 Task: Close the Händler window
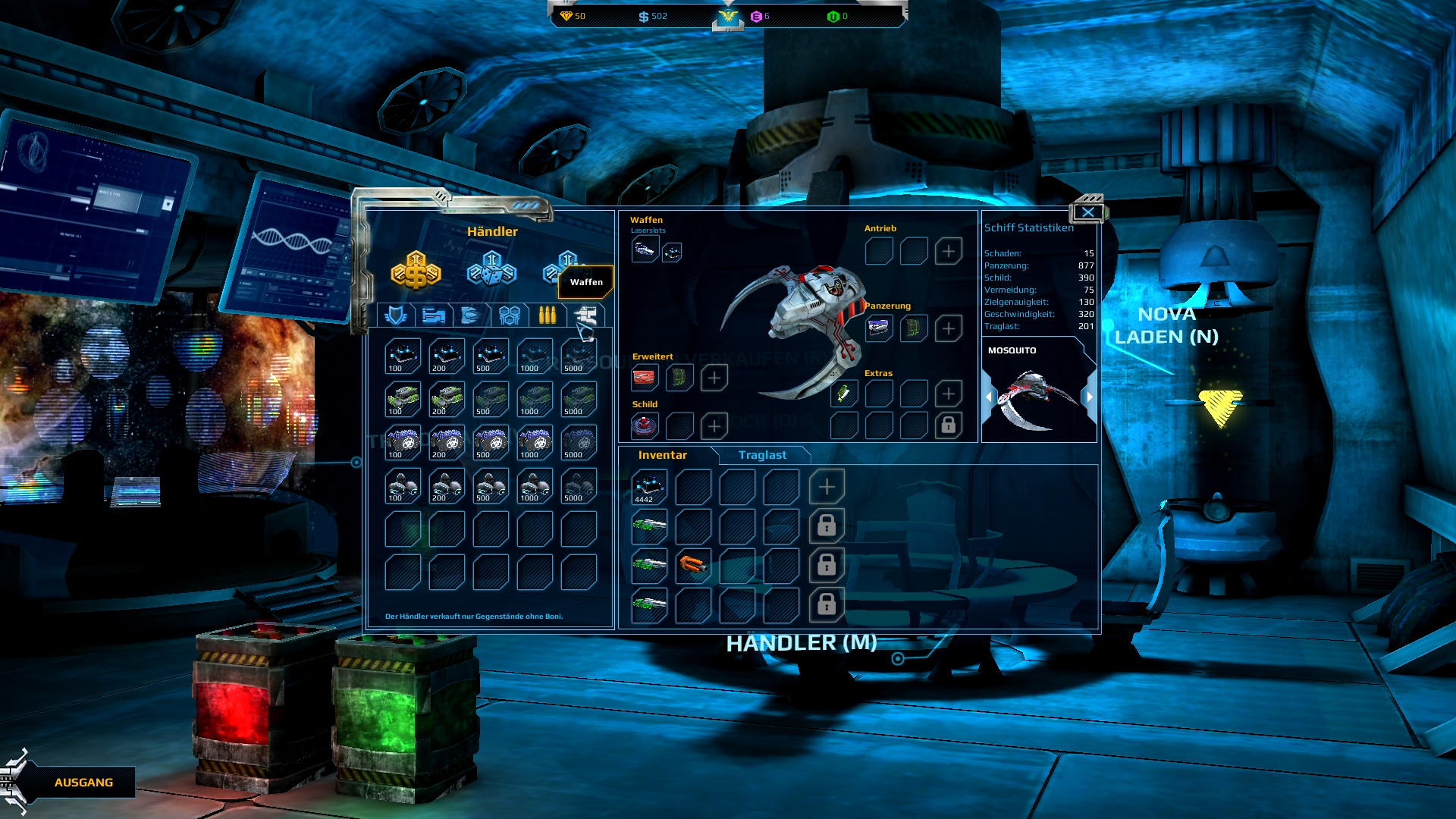[1088, 212]
